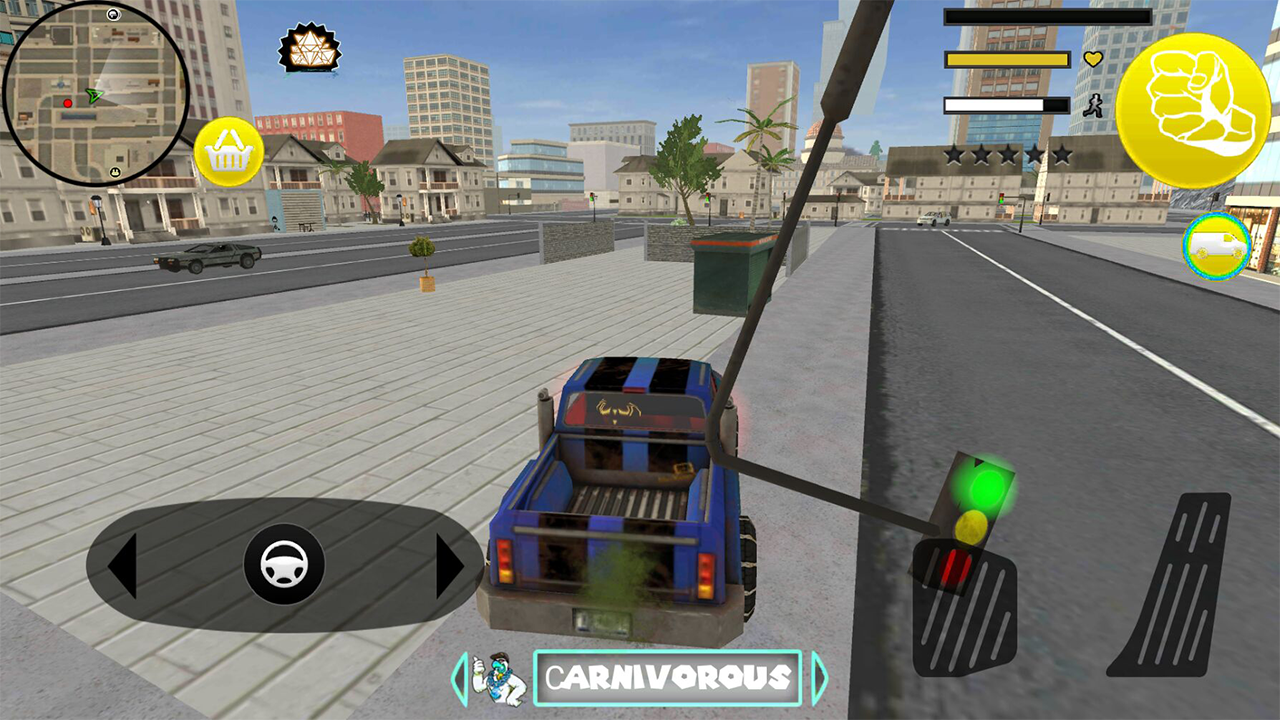The height and width of the screenshot is (720, 1280).
Task: Steer right with the right arrow
Action: (448, 566)
